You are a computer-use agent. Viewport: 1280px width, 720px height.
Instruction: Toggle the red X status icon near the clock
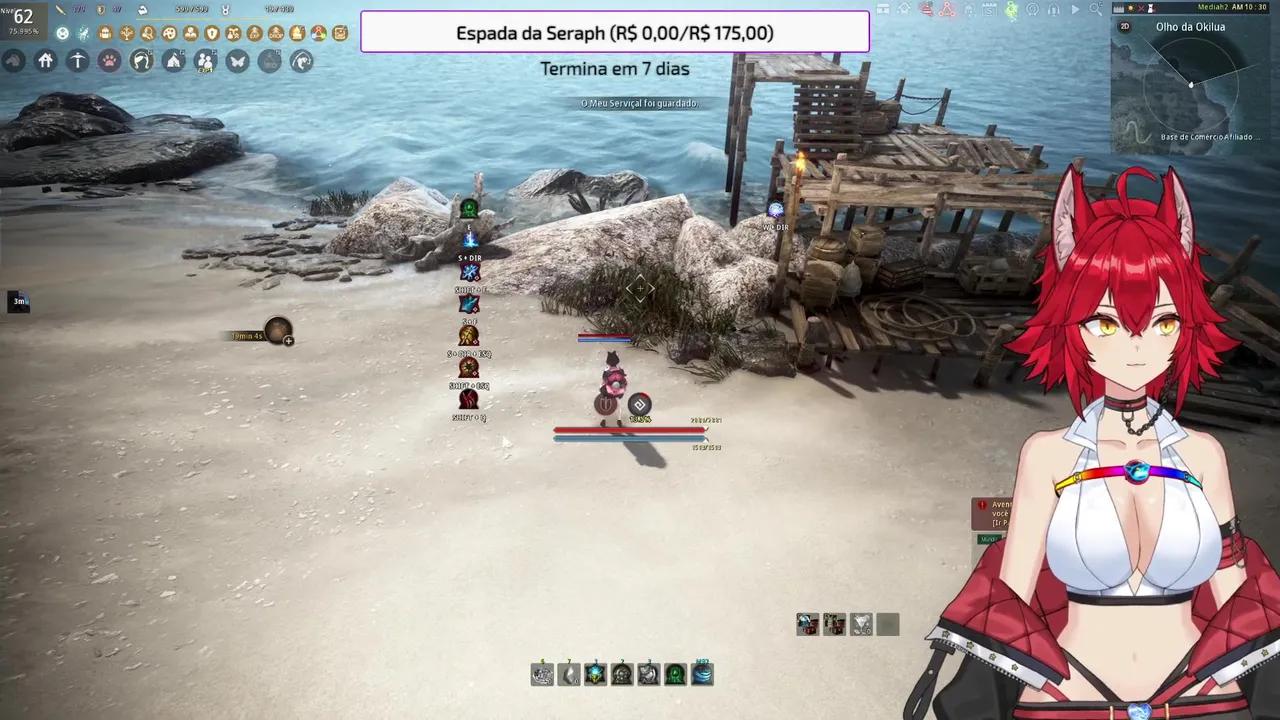(x=1141, y=8)
